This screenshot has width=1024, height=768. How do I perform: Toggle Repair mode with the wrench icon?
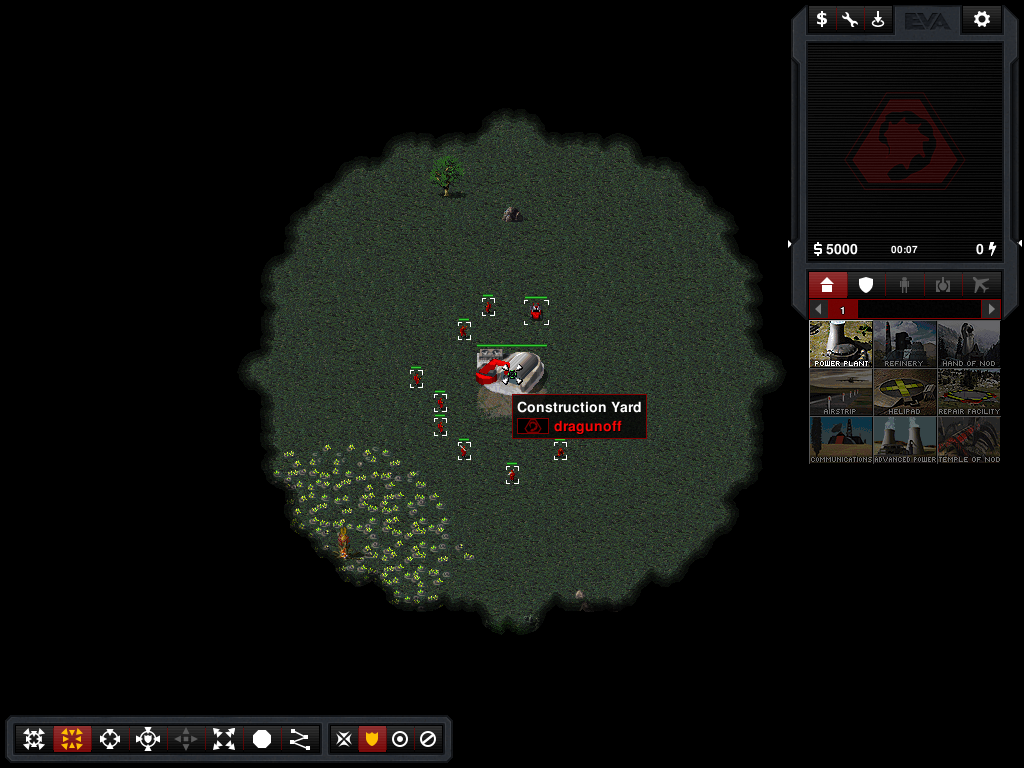850,19
